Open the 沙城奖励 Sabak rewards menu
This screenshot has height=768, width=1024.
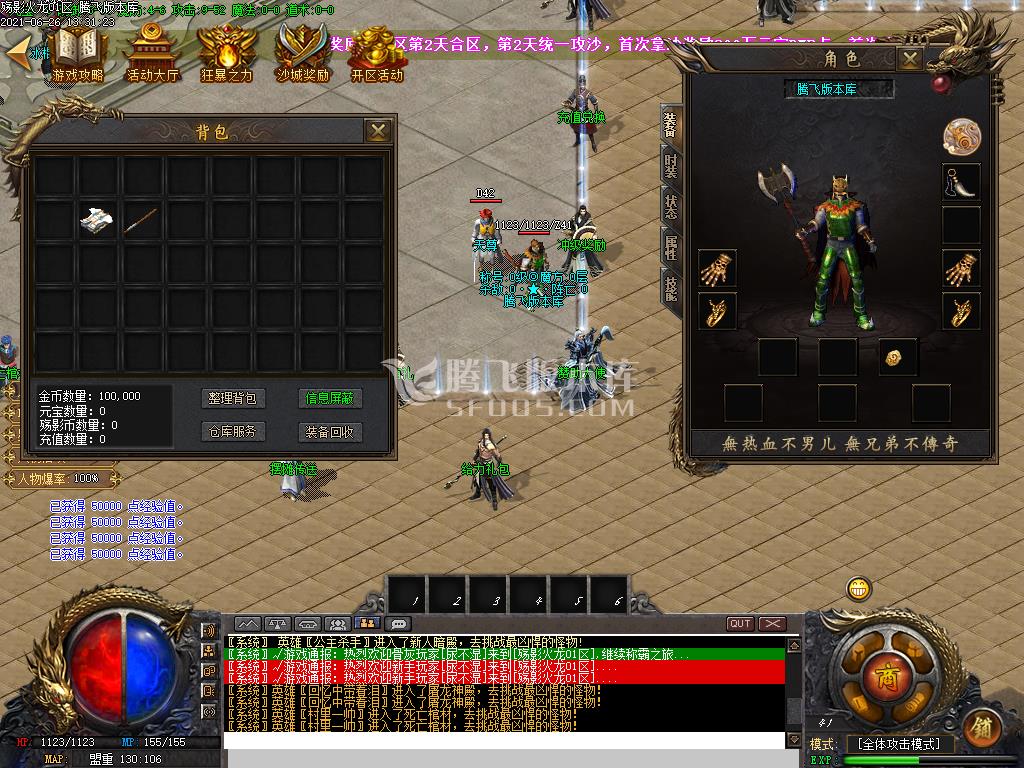coord(303,54)
